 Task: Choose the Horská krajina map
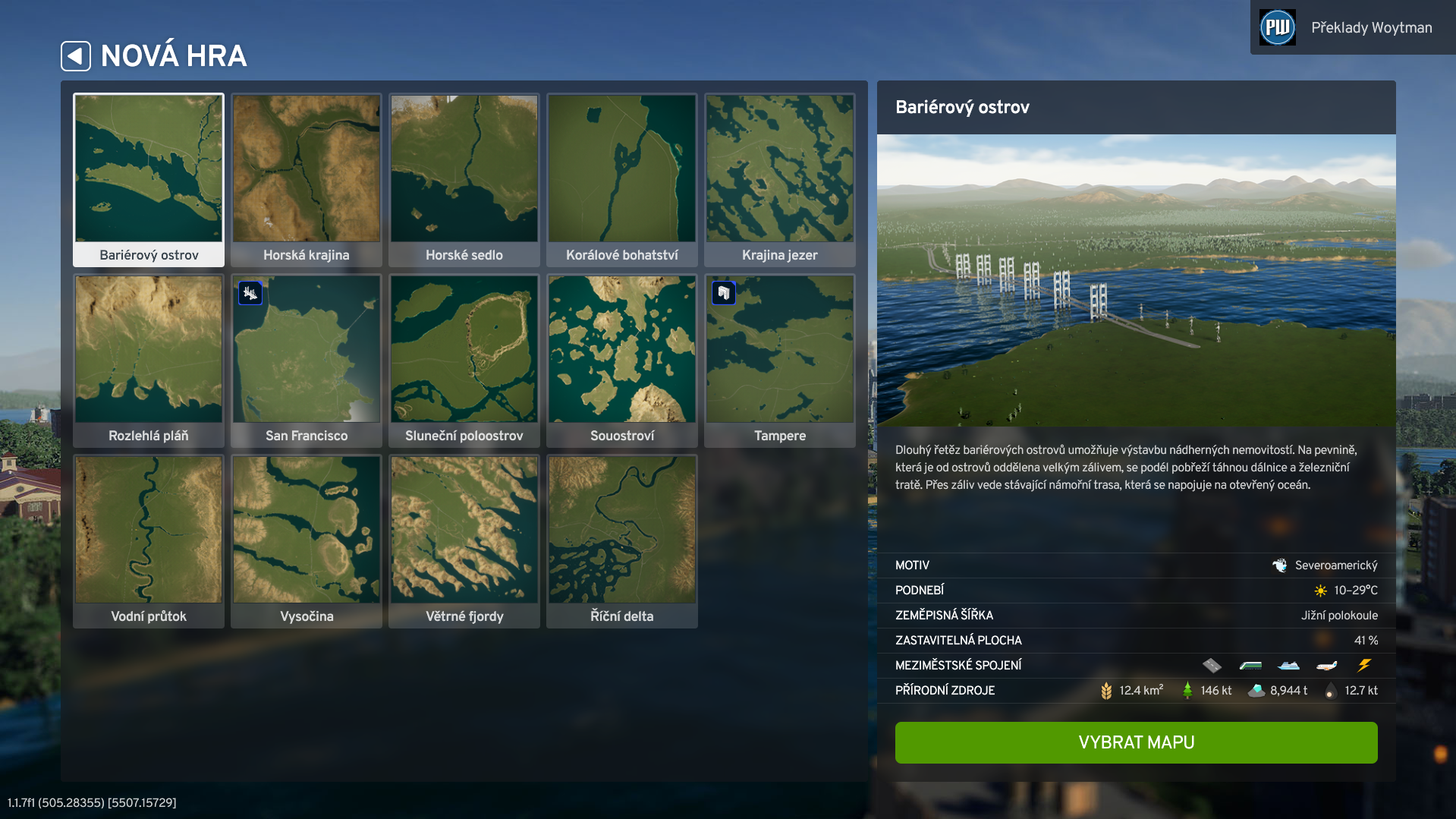coord(307,179)
